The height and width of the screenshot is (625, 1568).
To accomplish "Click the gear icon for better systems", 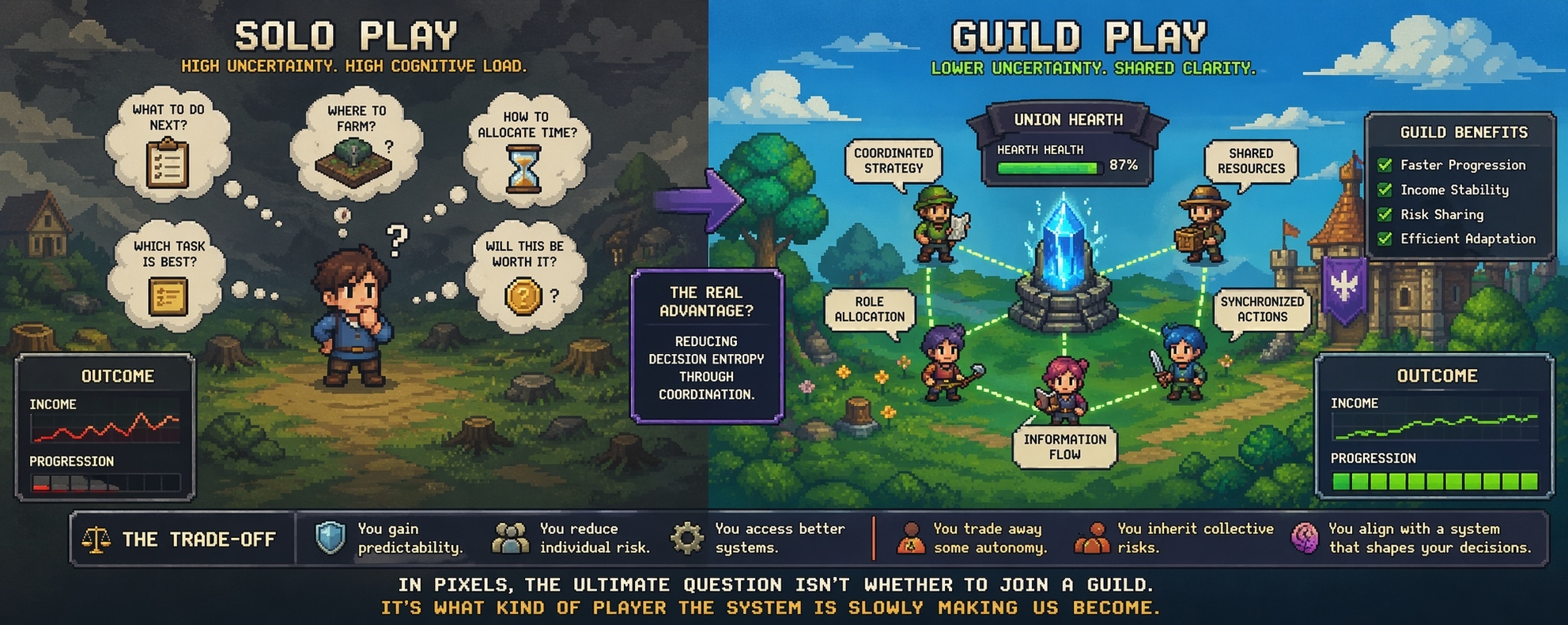I will click(x=686, y=538).
